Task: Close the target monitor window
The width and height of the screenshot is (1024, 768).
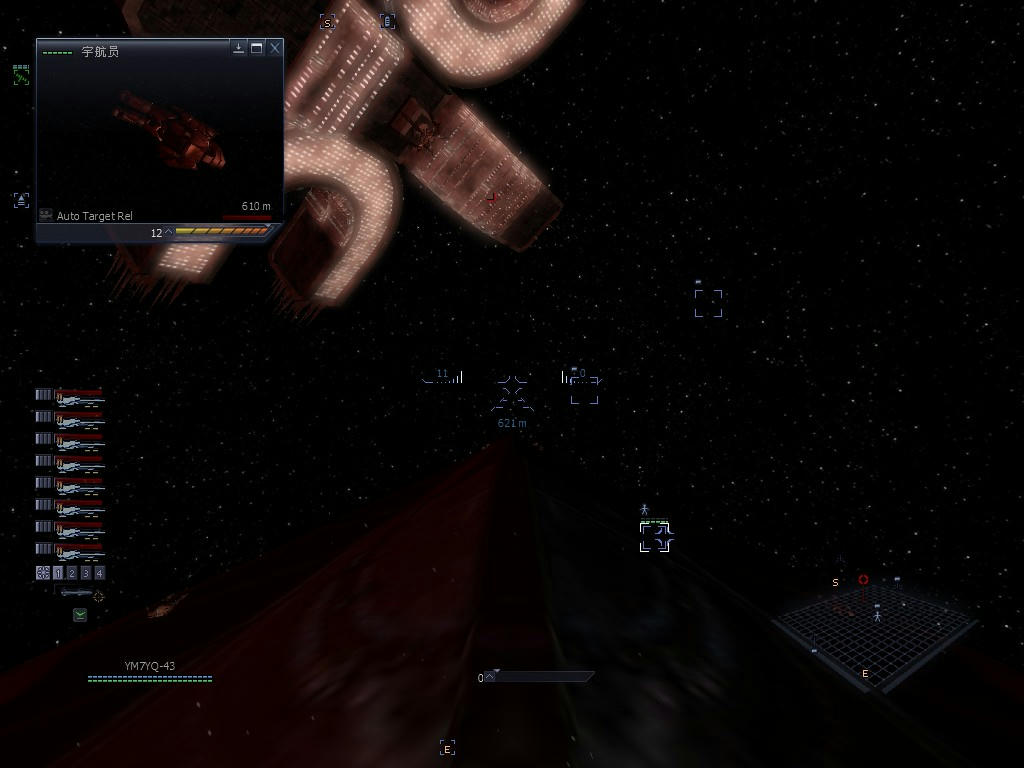Action: coord(275,48)
